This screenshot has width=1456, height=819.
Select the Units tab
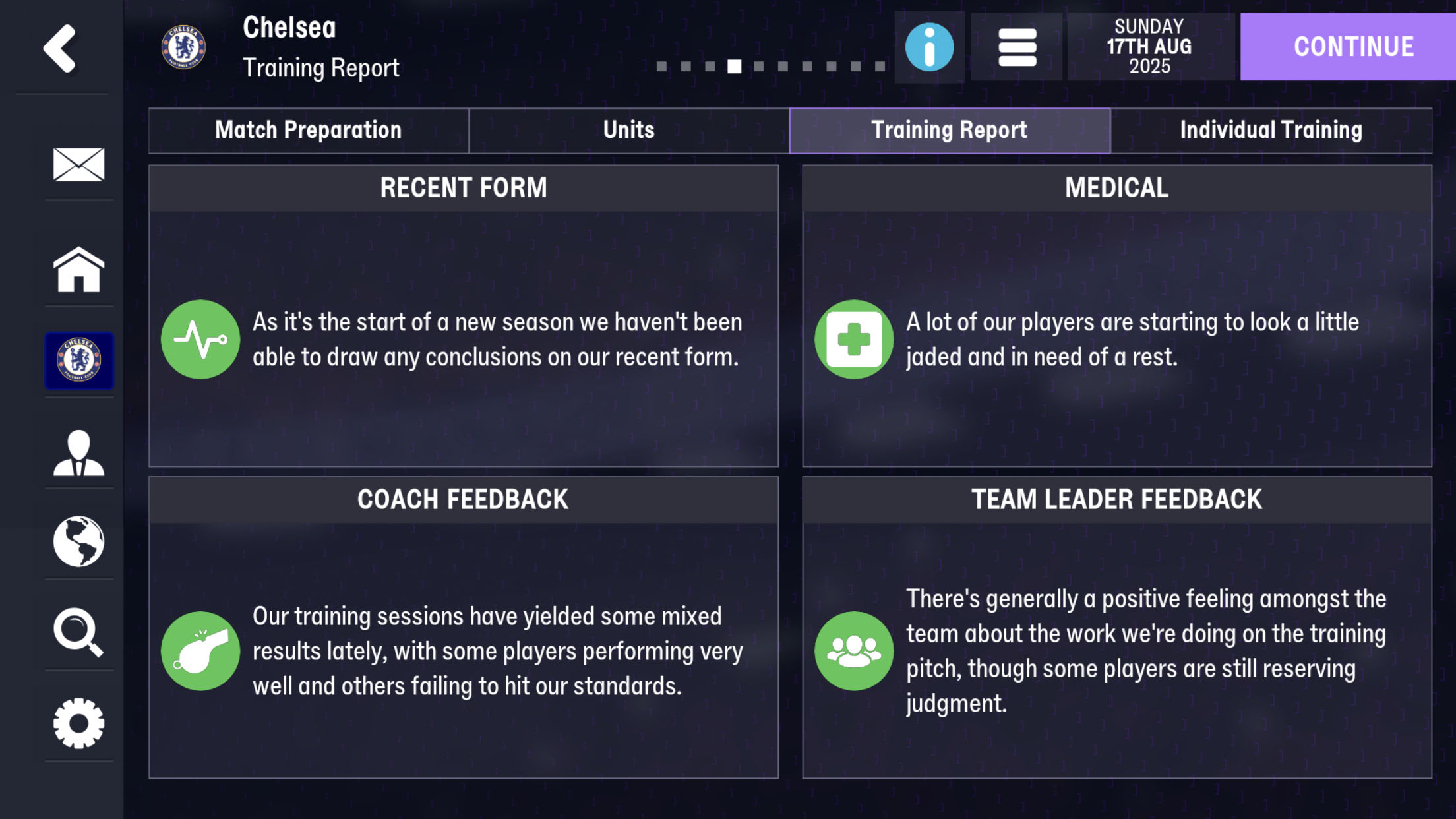(x=627, y=130)
